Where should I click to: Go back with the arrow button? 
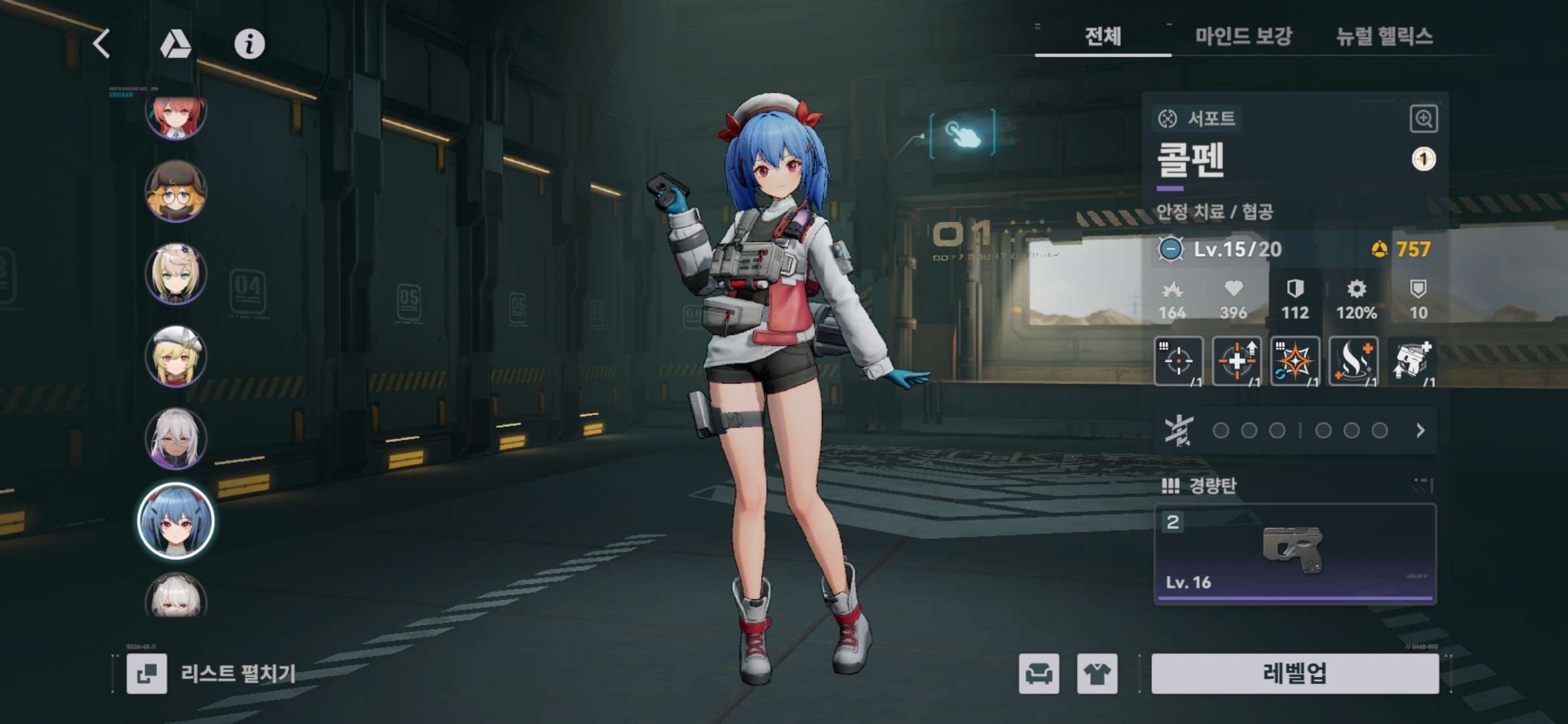(102, 44)
